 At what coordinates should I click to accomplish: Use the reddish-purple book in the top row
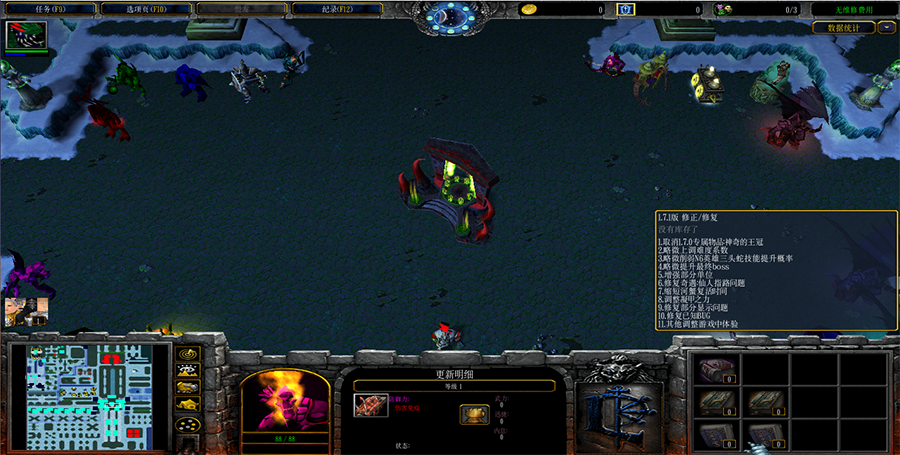click(716, 369)
